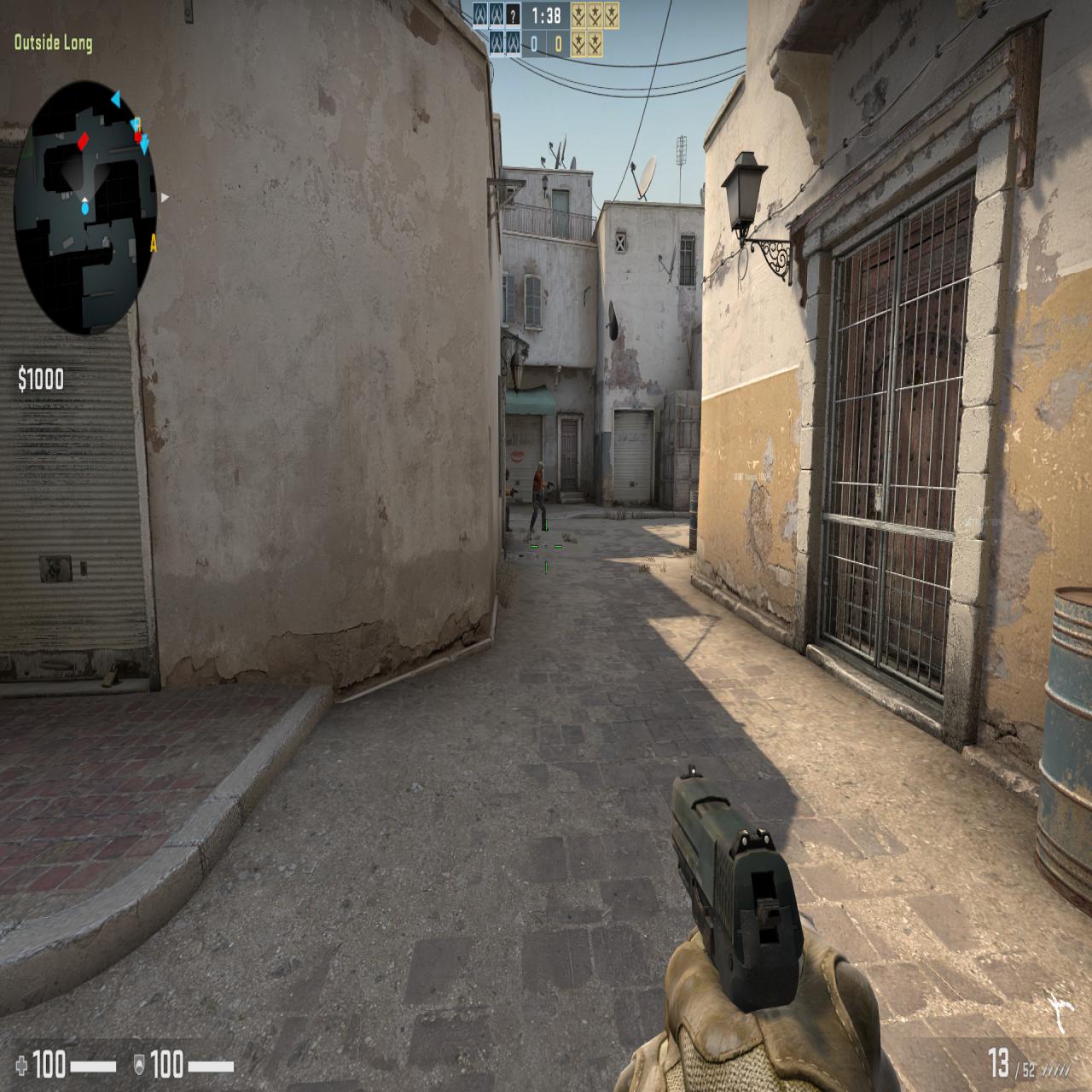
Task: Select the first CT teammate avatar
Action: coord(479,15)
